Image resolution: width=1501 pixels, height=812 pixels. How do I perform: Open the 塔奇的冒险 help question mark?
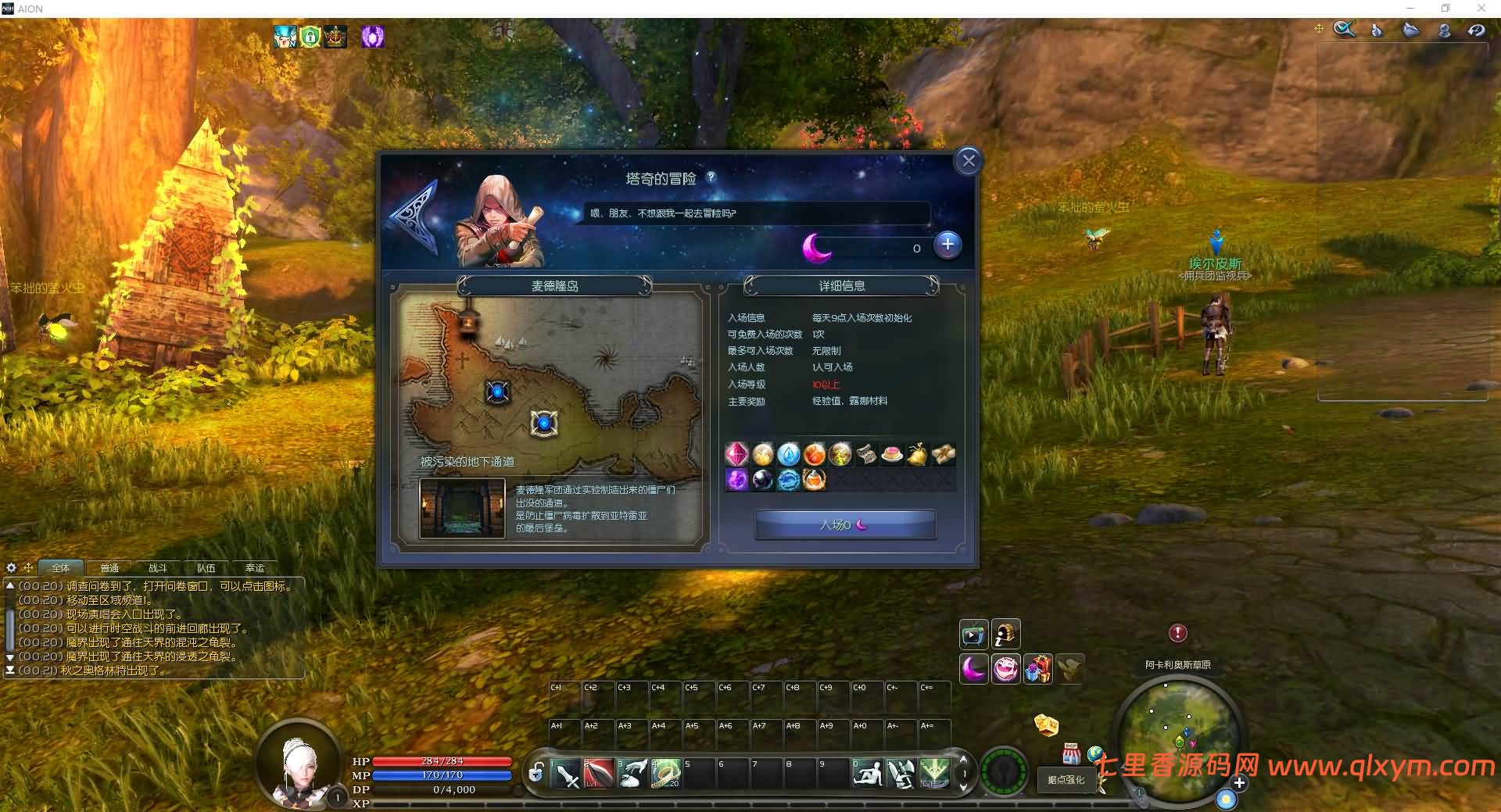pos(710,178)
